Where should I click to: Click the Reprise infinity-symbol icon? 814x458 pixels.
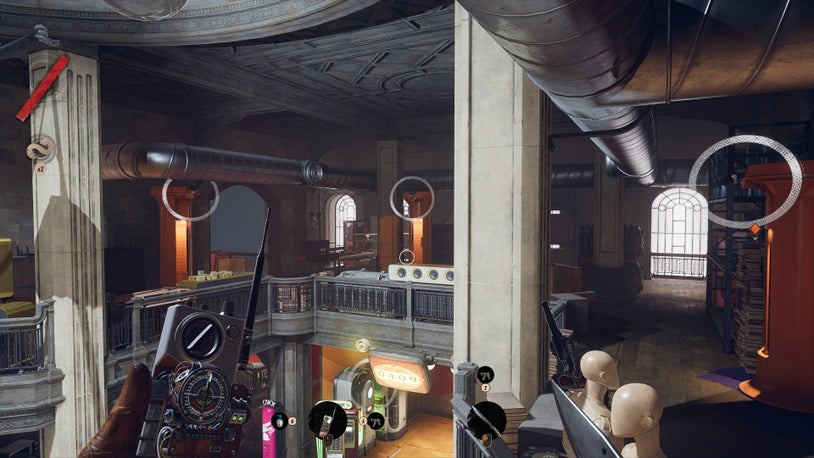[41, 150]
